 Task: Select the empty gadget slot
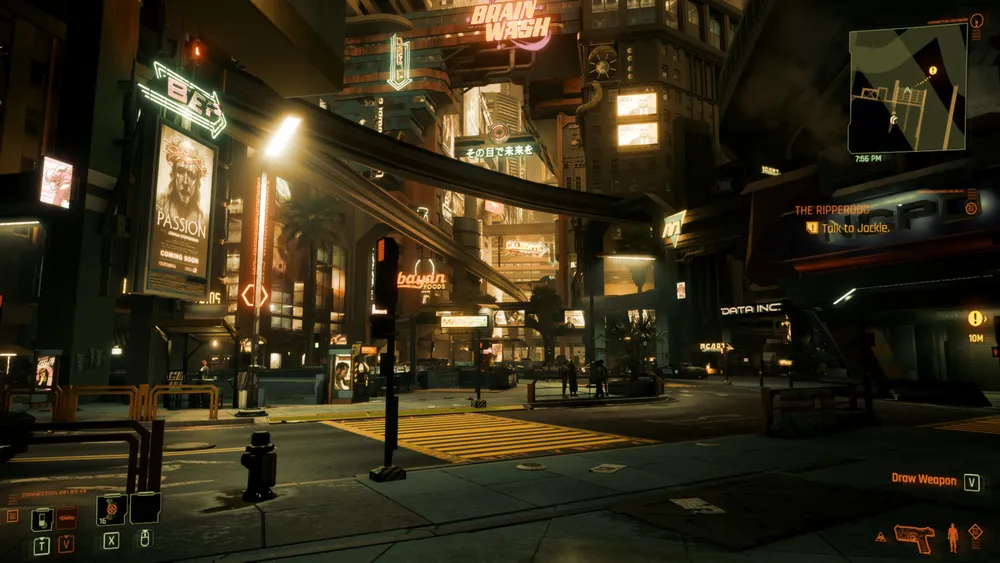coord(145,508)
